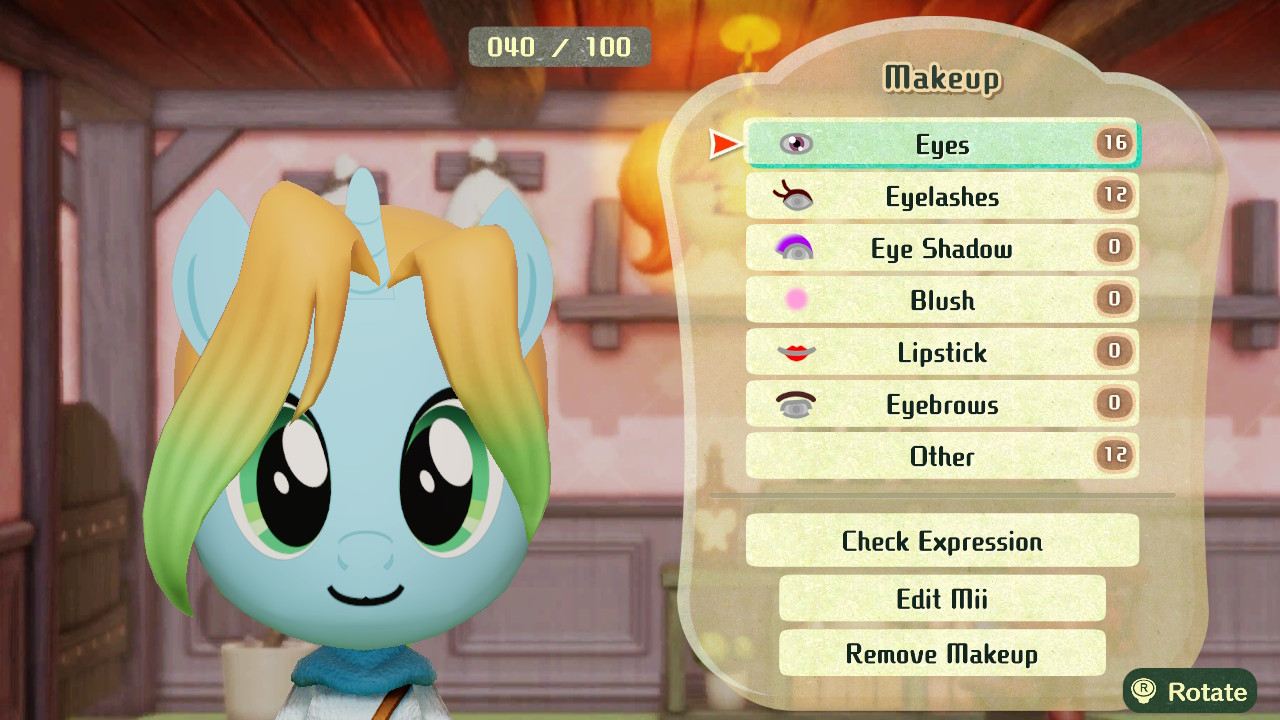
Task: Open the Blush makeup option
Action: pyautogui.click(x=942, y=300)
